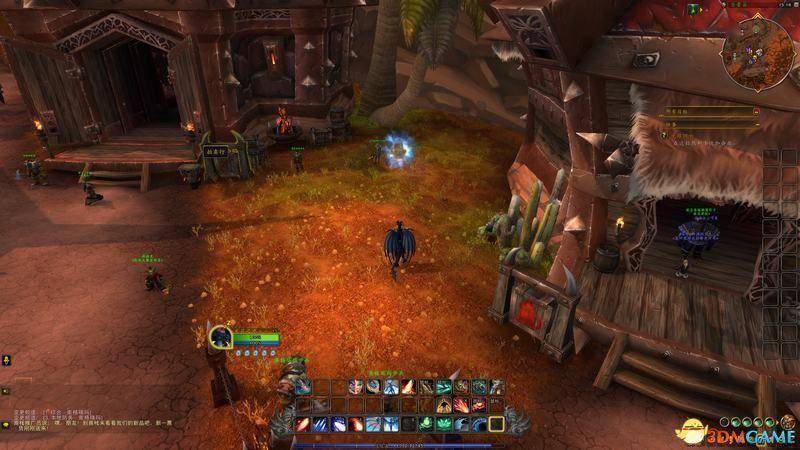Image resolution: width=800 pixels, height=450 pixels.
Task: Select the yellow question mark quest entry
Action: coord(663,134)
